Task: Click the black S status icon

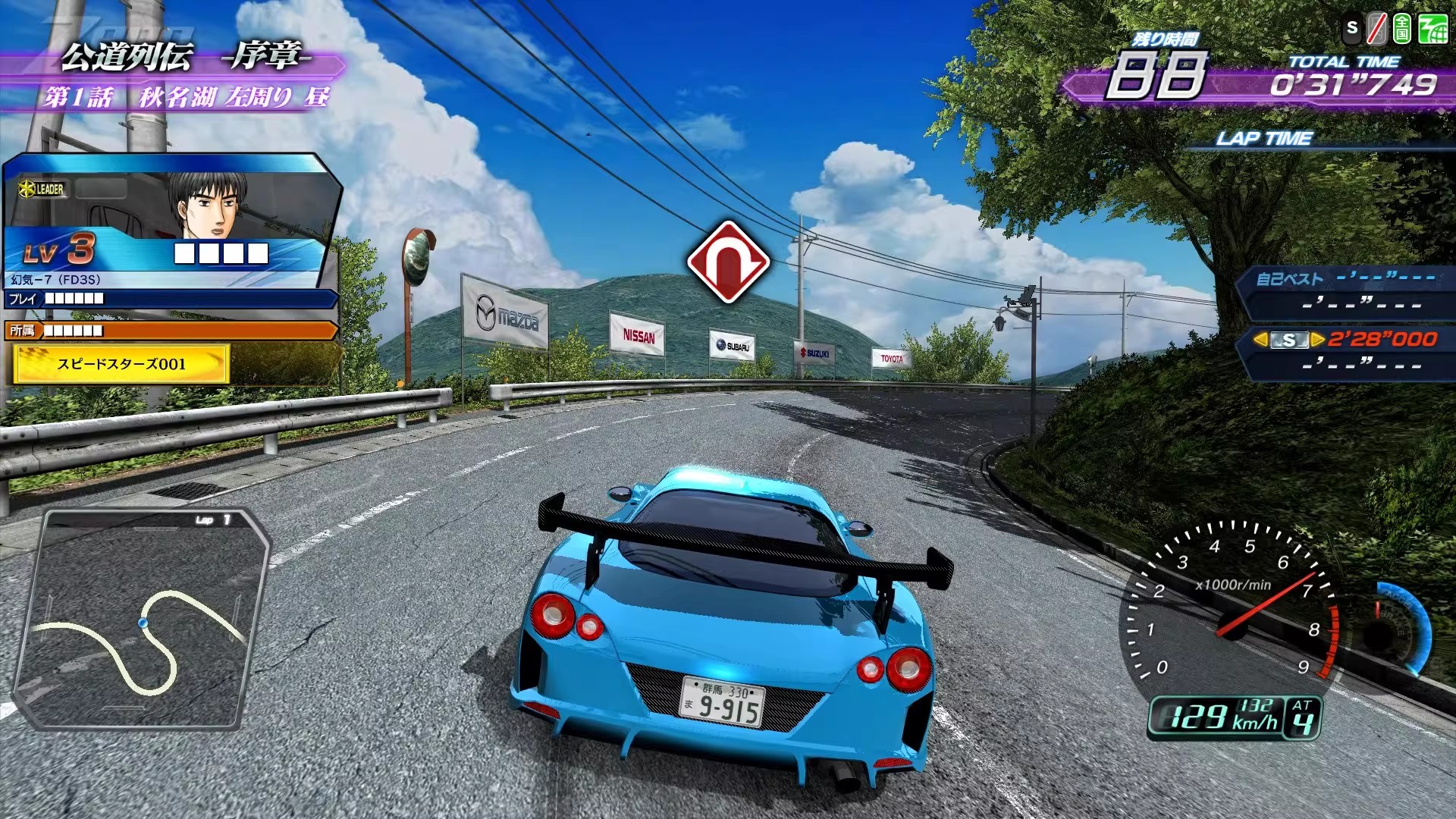Action: (x=1351, y=29)
